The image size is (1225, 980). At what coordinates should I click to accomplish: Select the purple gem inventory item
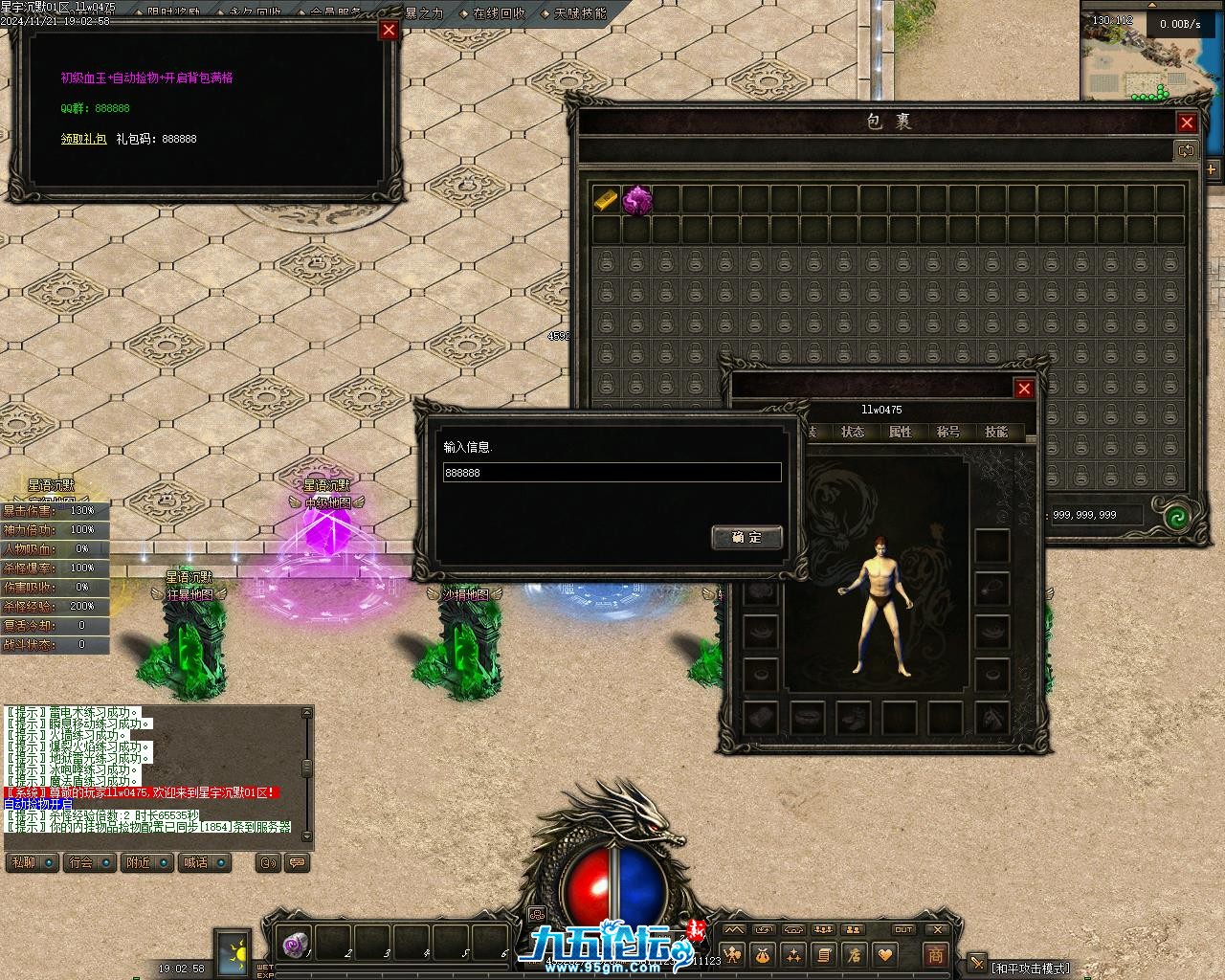click(x=636, y=200)
